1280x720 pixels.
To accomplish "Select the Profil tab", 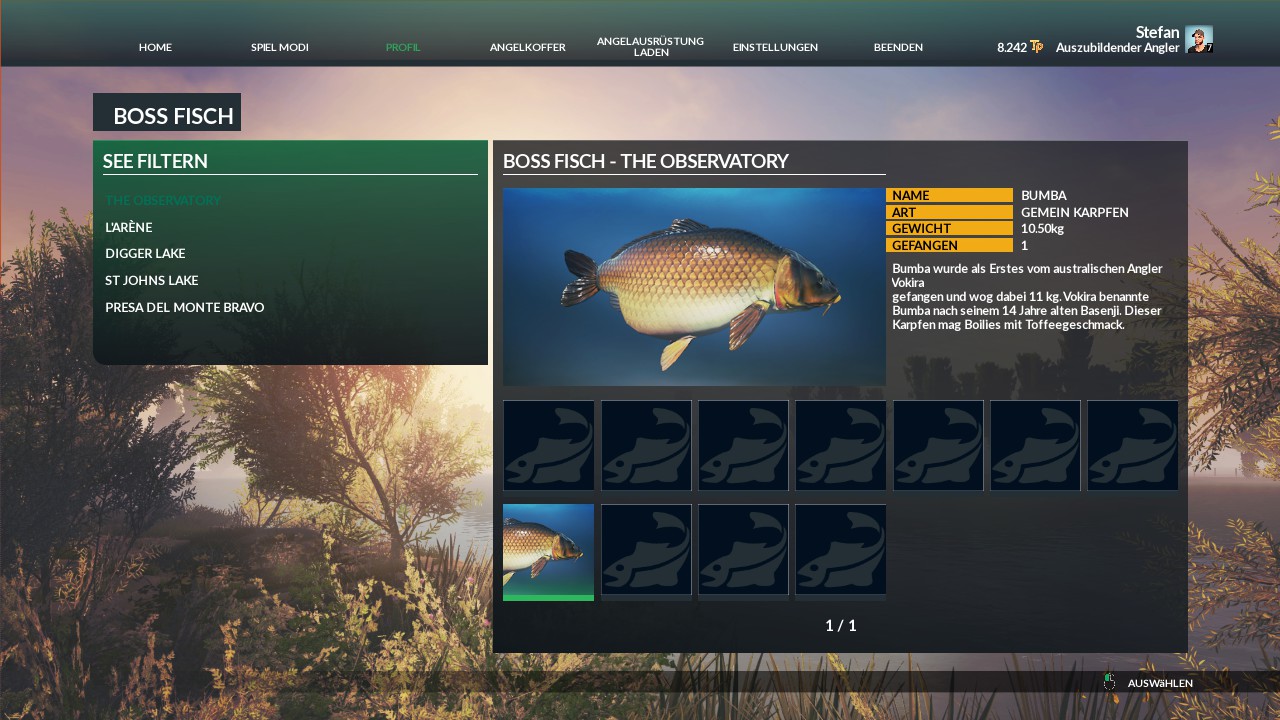I will tap(403, 47).
